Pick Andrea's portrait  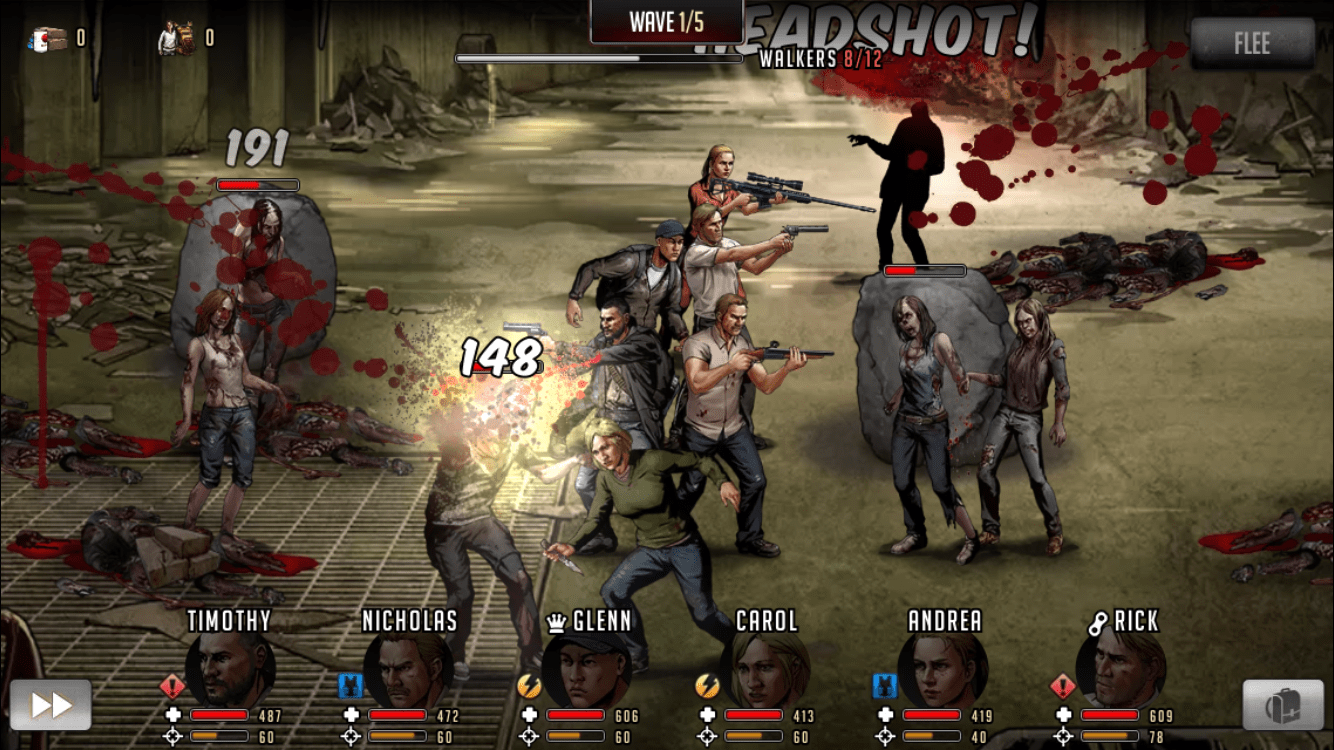click(x=942, y=668)
